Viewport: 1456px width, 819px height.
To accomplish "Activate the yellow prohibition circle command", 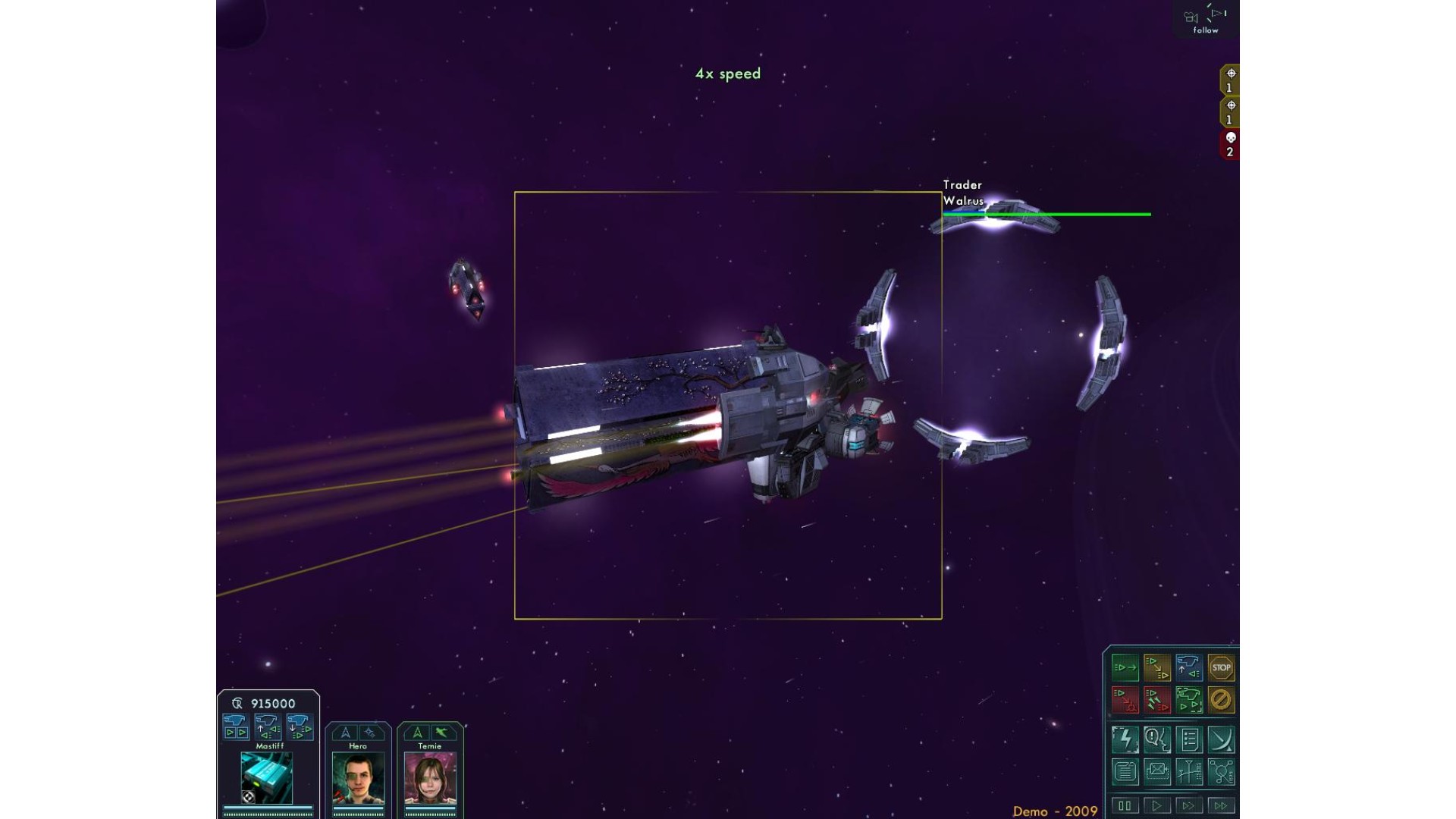I will (x=1221, y=700).
